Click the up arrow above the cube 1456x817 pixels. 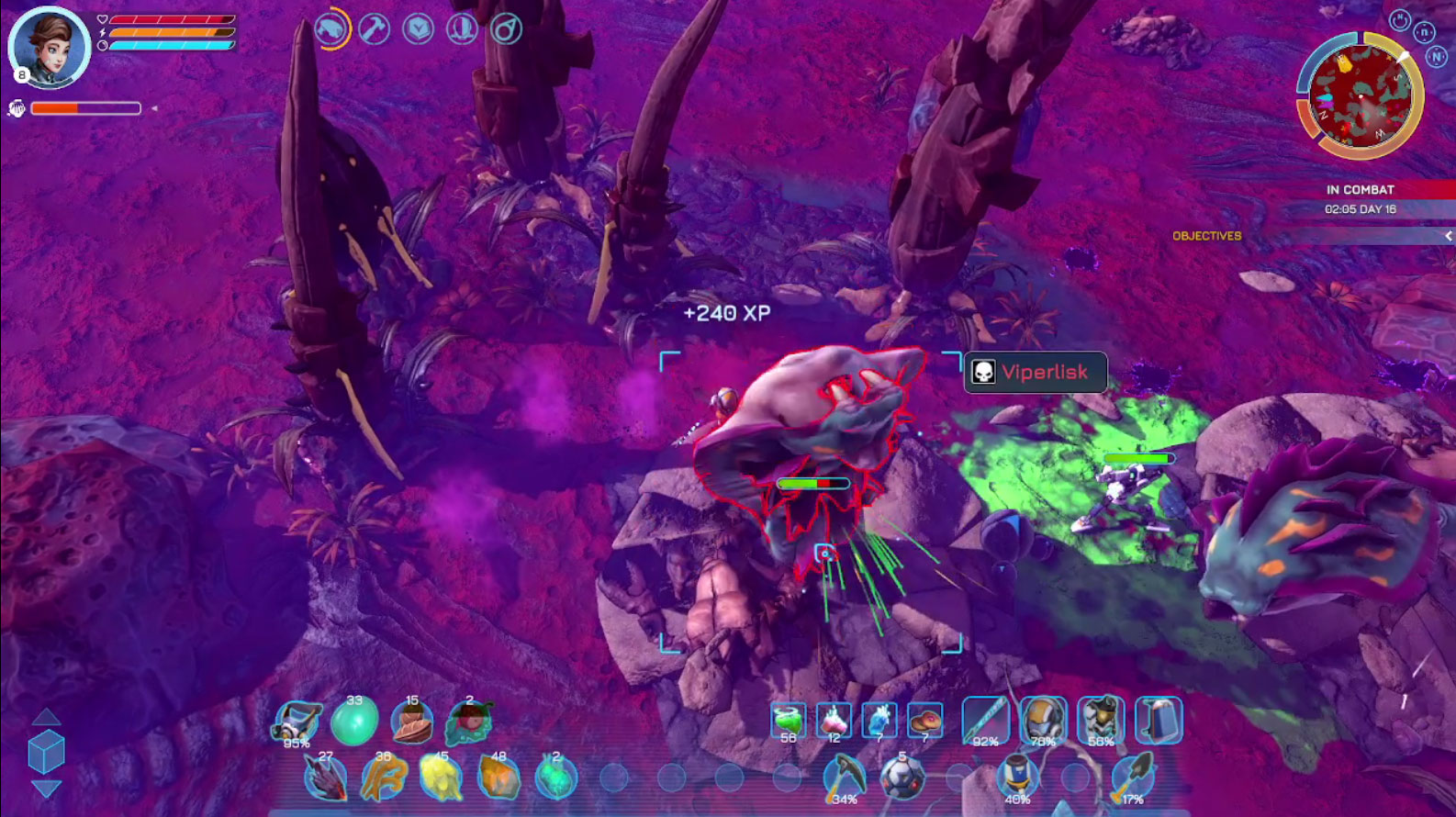pyautogui.click(x=46, y=718)
